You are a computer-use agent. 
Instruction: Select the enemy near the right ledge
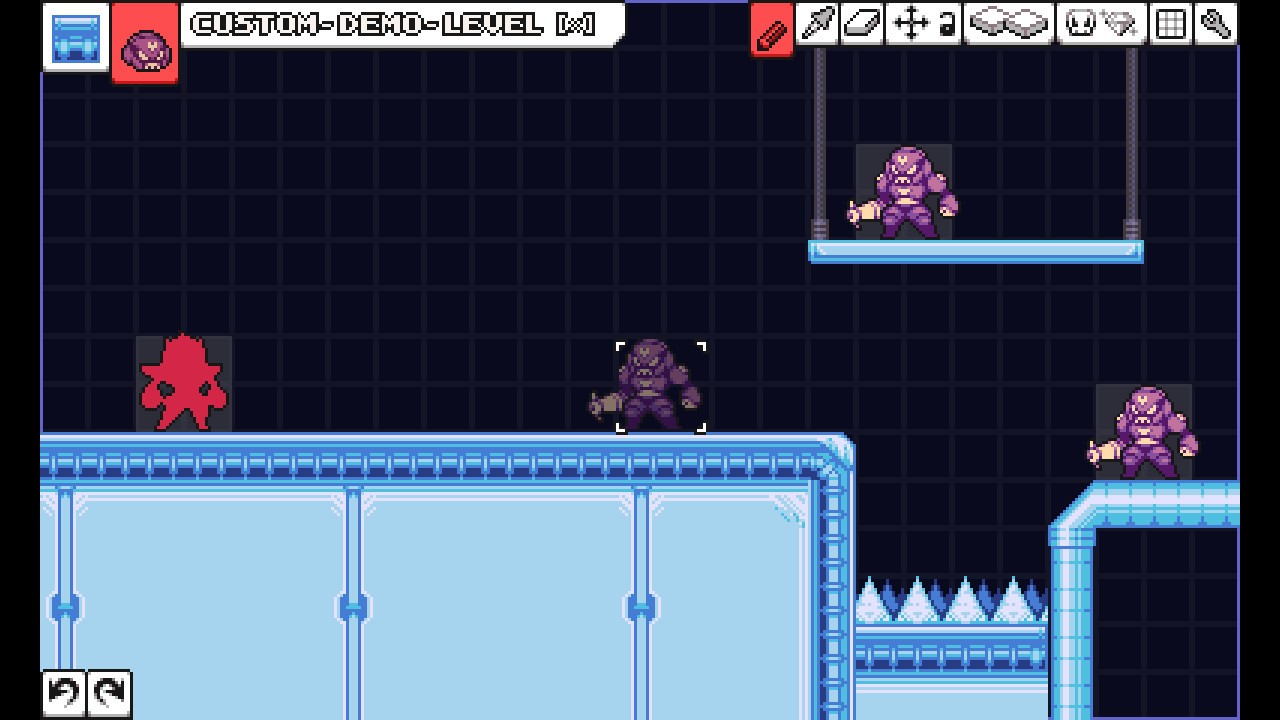tap(1143, 425)
